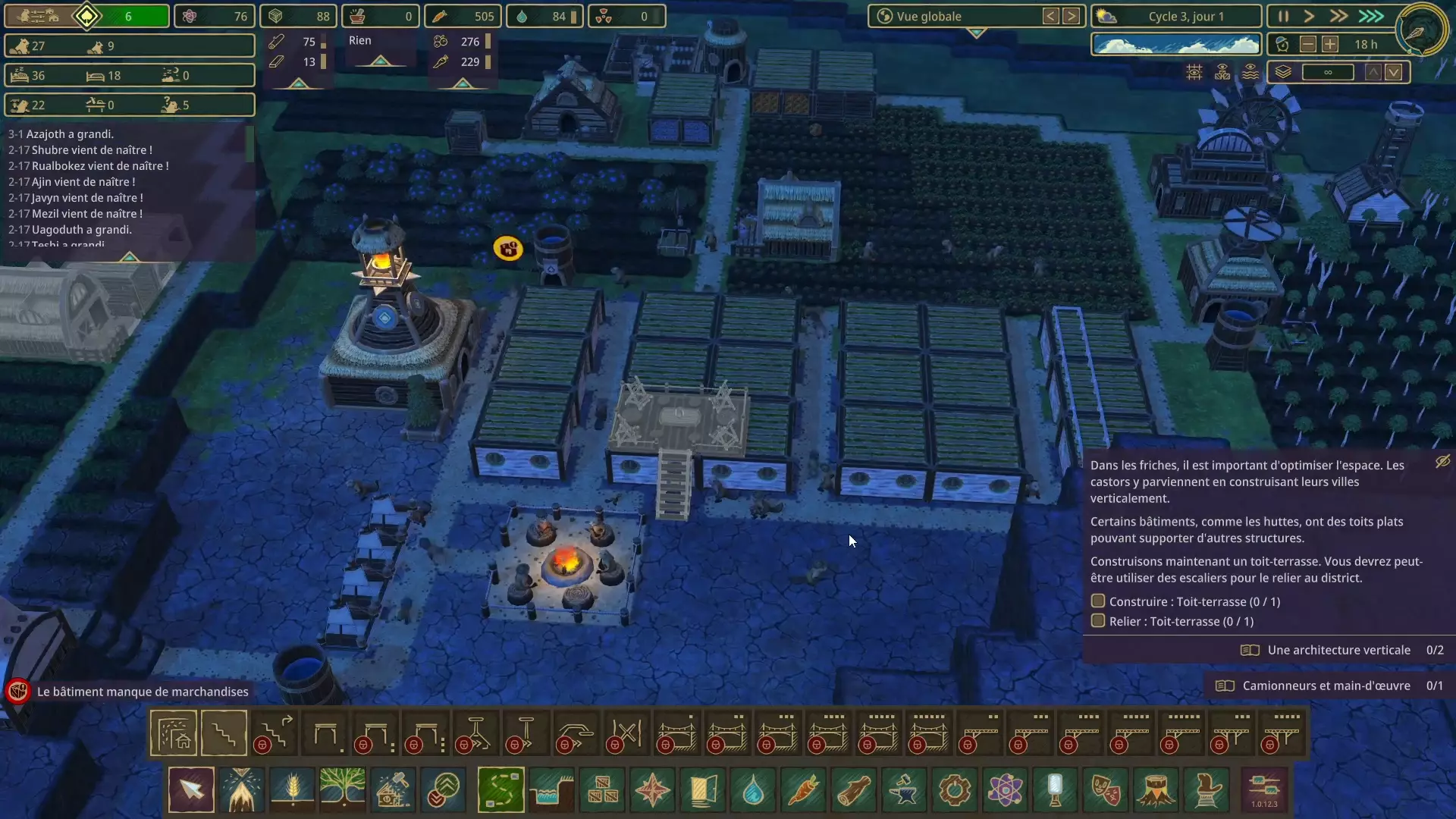1456x819 pixels.
Task: Hide the tutorial panel with crossed-eye icon
Action: point(1442,461)
